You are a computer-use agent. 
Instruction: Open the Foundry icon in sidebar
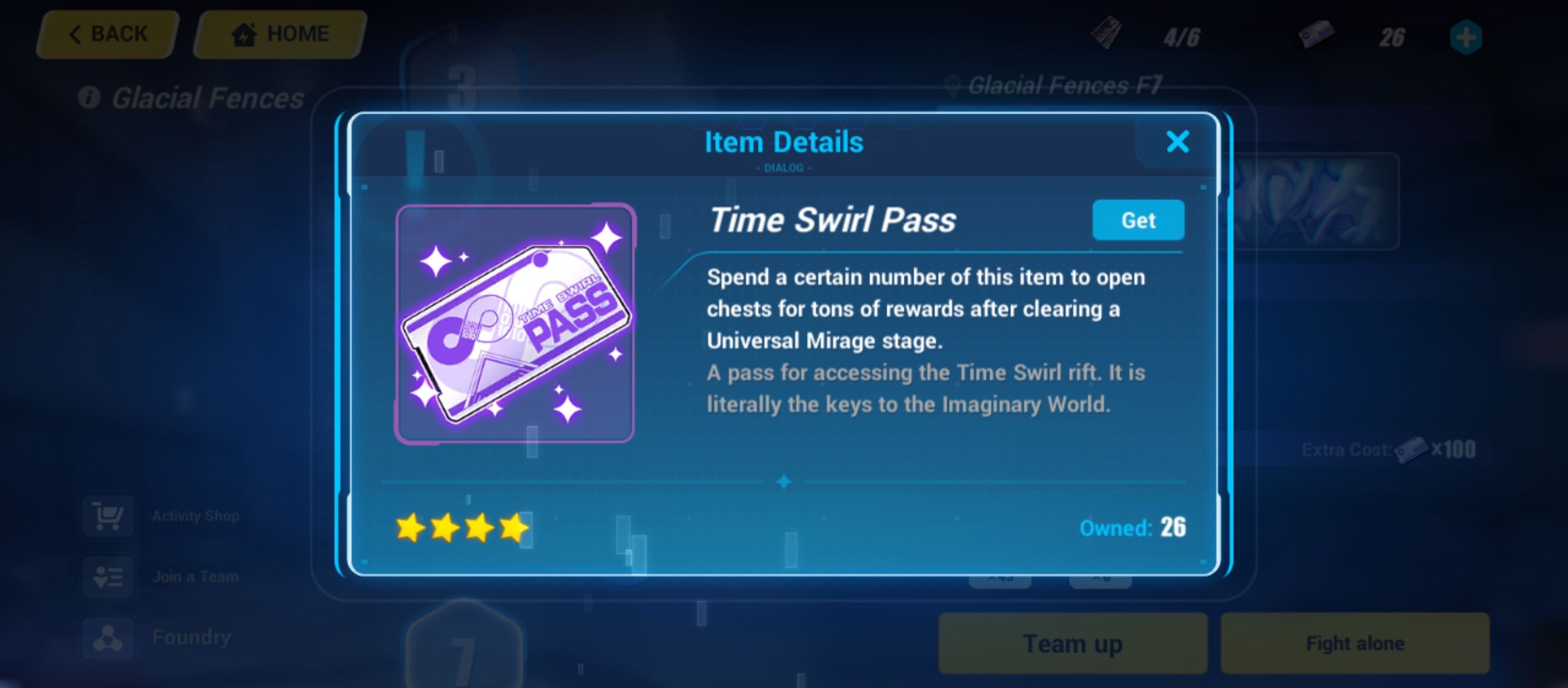(108, 636)
